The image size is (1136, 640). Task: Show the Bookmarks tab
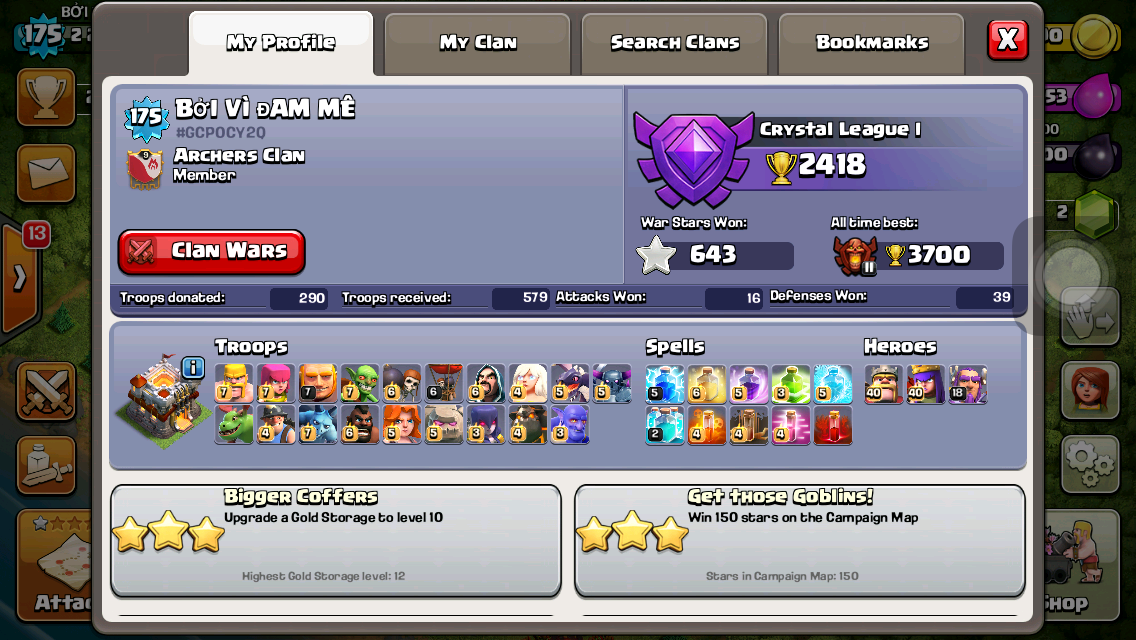871,43
